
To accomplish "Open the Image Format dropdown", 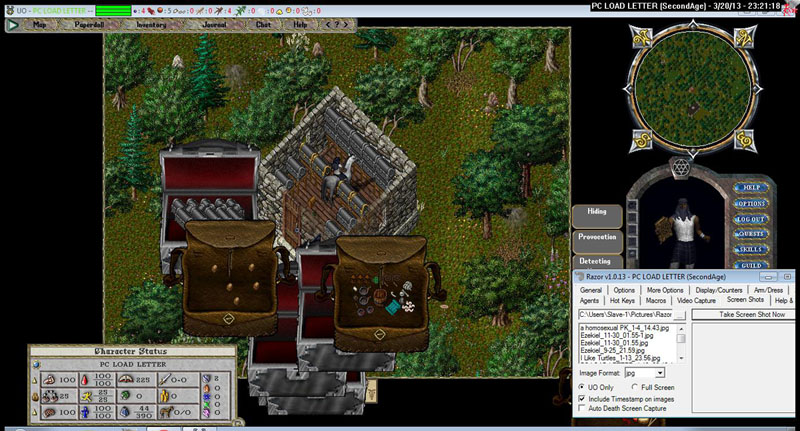I will (x=660, y=373).
